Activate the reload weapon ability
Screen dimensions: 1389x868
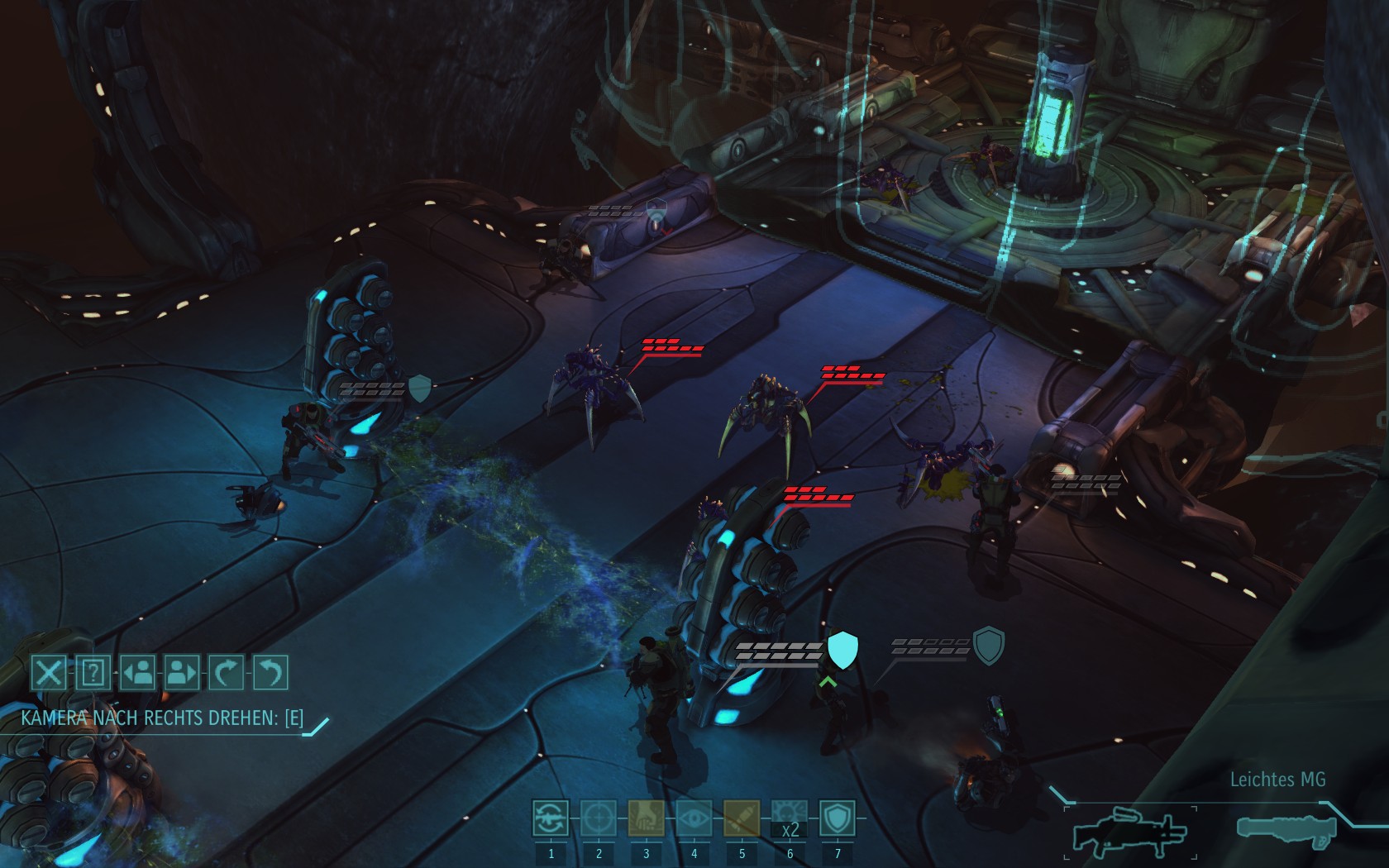[550, 818]
